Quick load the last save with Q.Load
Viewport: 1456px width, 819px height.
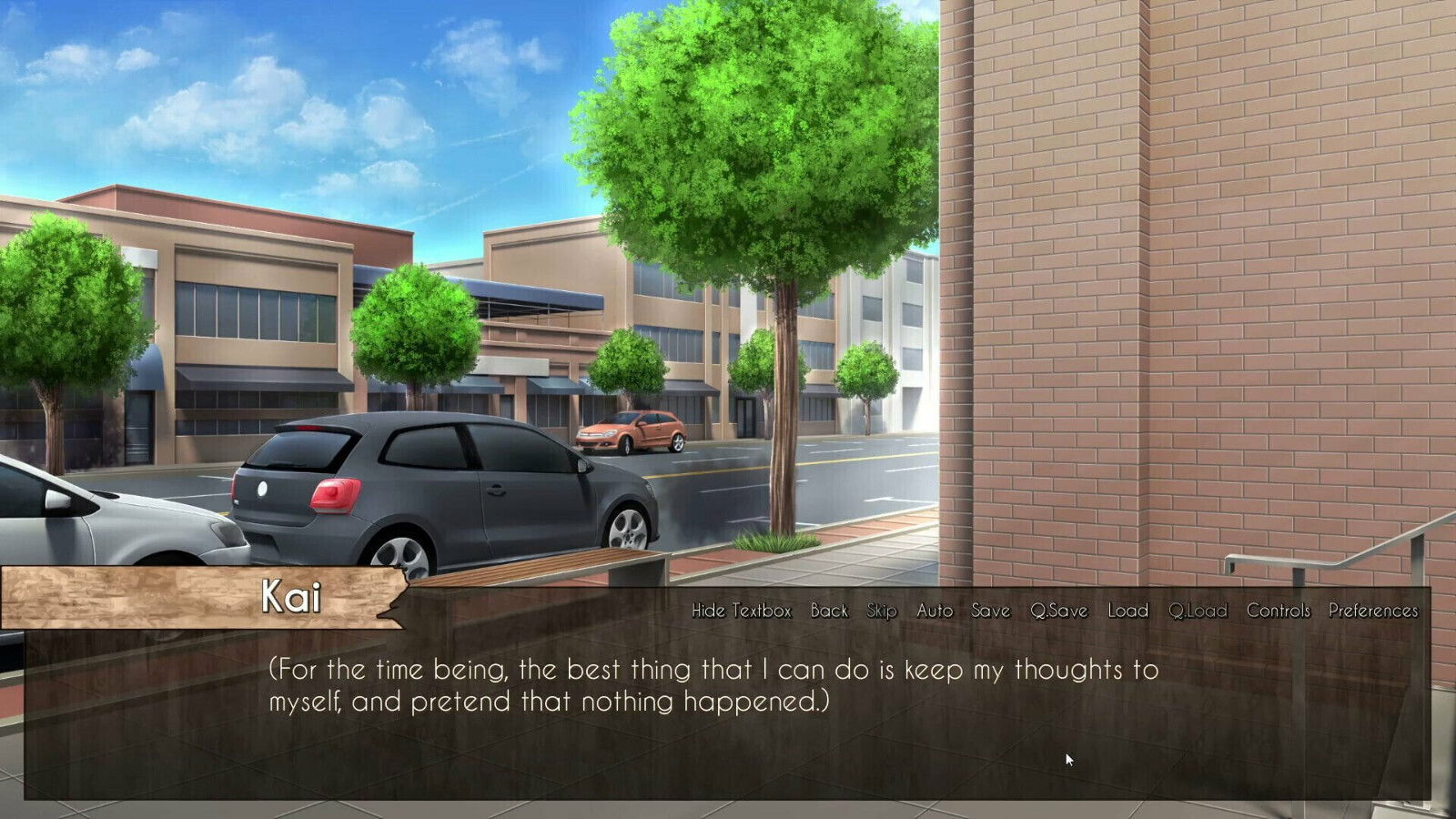point(1198,612)
